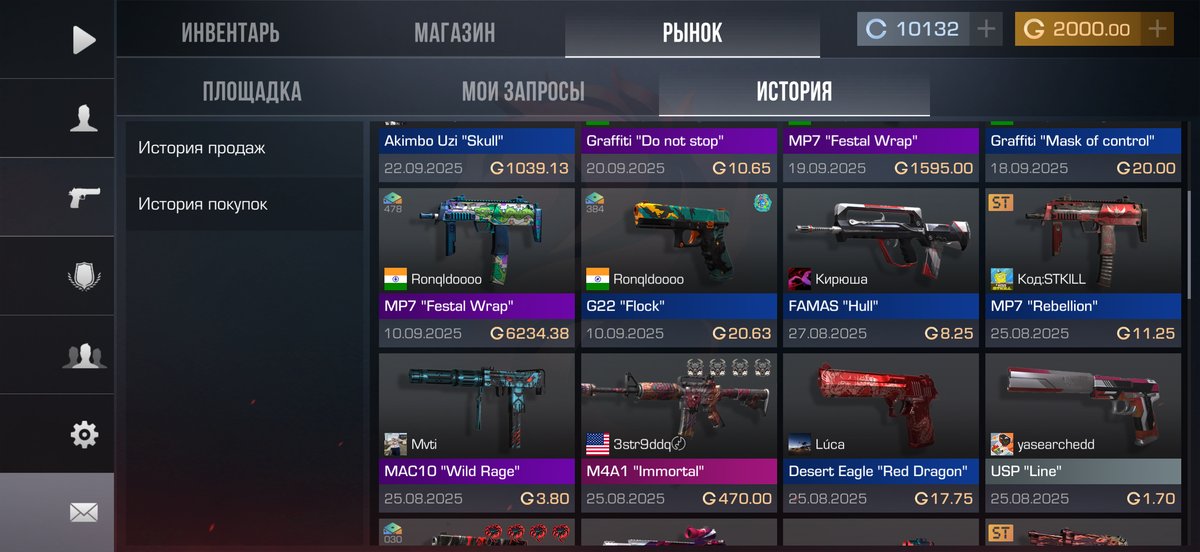Viewport: 1200px width, 552px height.
Task: Select the MP7 "Festal Wrap" 6234.38 entry
Action: [477, 267]
